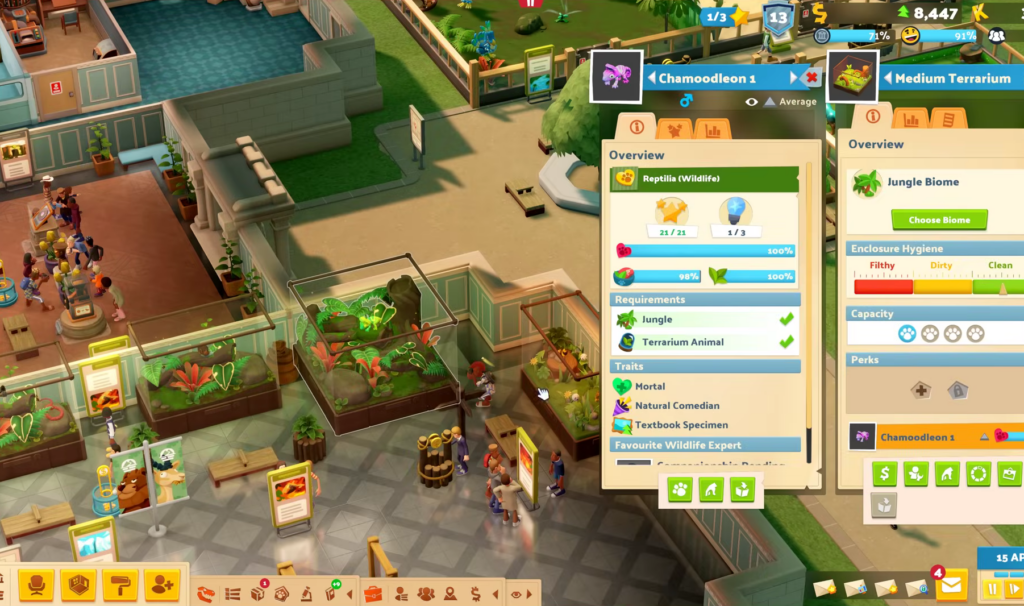Show next animal with arrow right of Chamoodleon 1
1024x606 pixels.
pos(795,78)
